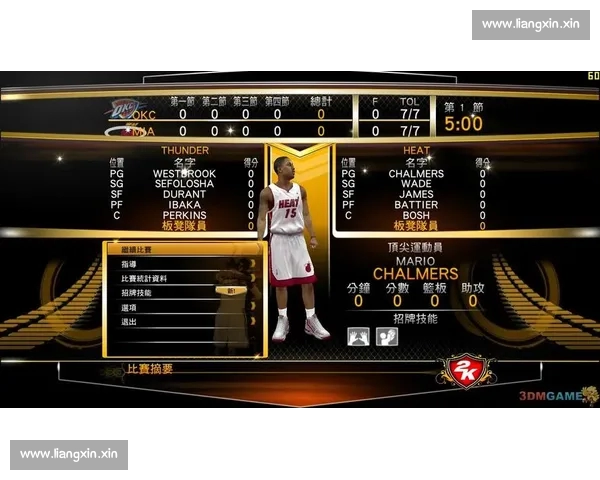This screenshot has height=480, width=600.
Task: Show the Thunder 板凳隊員 bench players
Action: [184, 226]
